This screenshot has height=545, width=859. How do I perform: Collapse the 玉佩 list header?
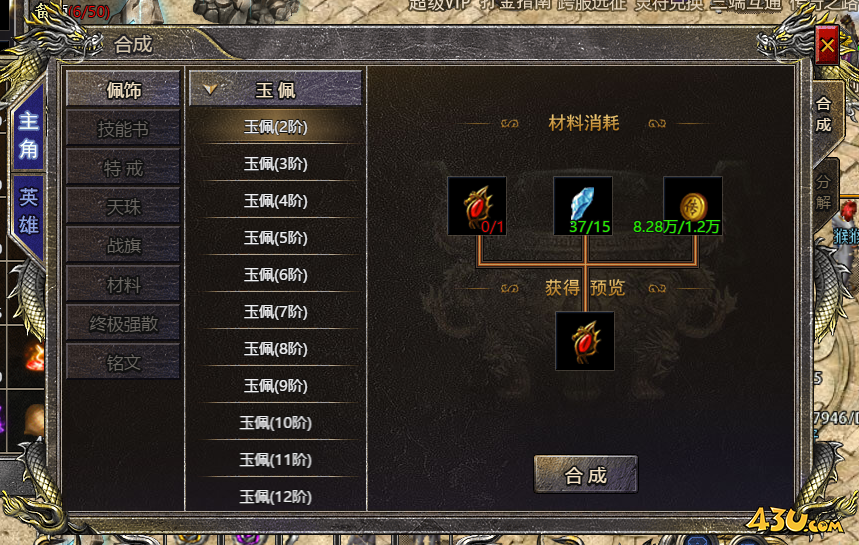click(x=275, y=90)
